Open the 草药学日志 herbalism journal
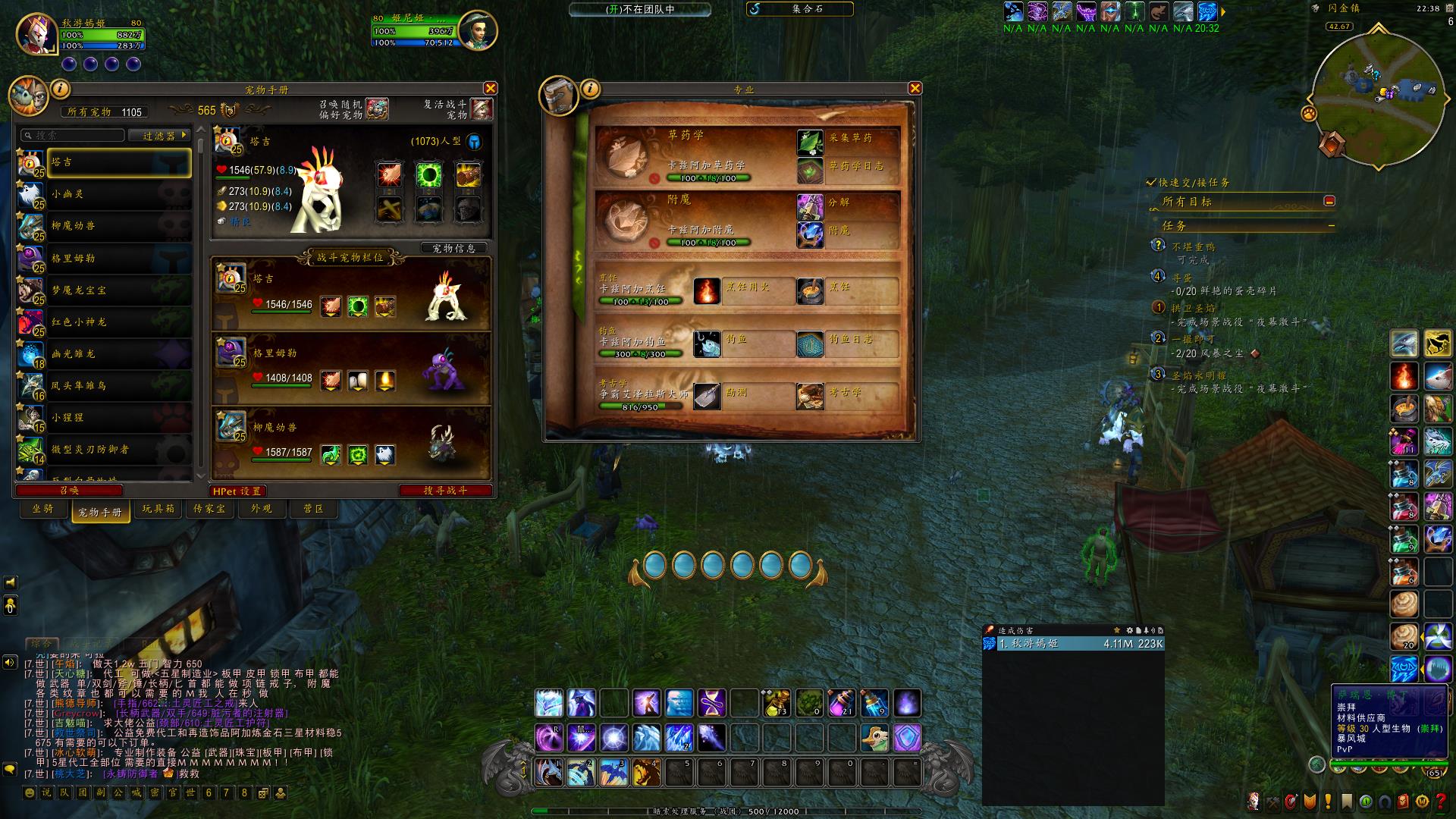 (810, 170)
